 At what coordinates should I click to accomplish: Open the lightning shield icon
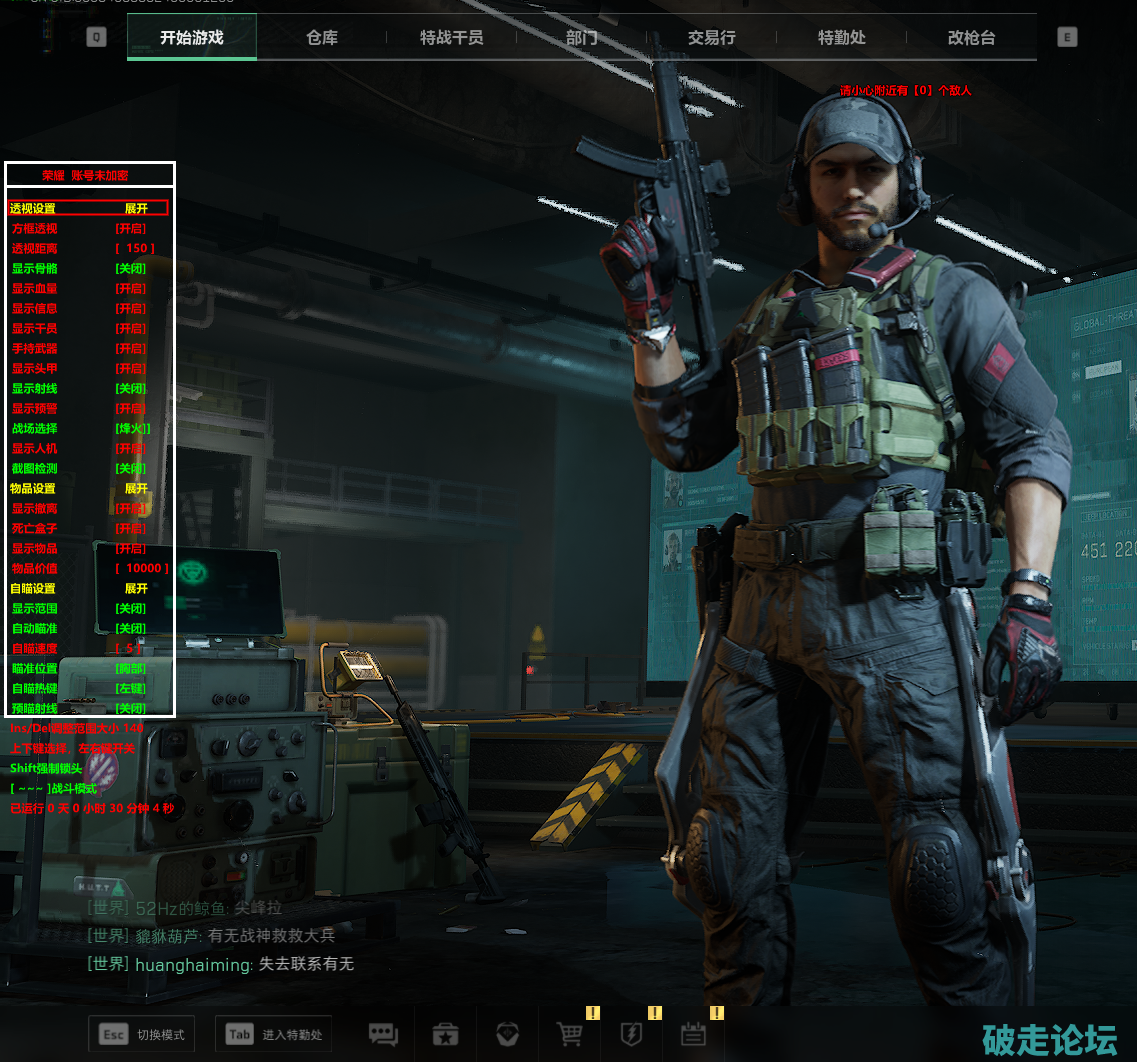[631, 1034]
